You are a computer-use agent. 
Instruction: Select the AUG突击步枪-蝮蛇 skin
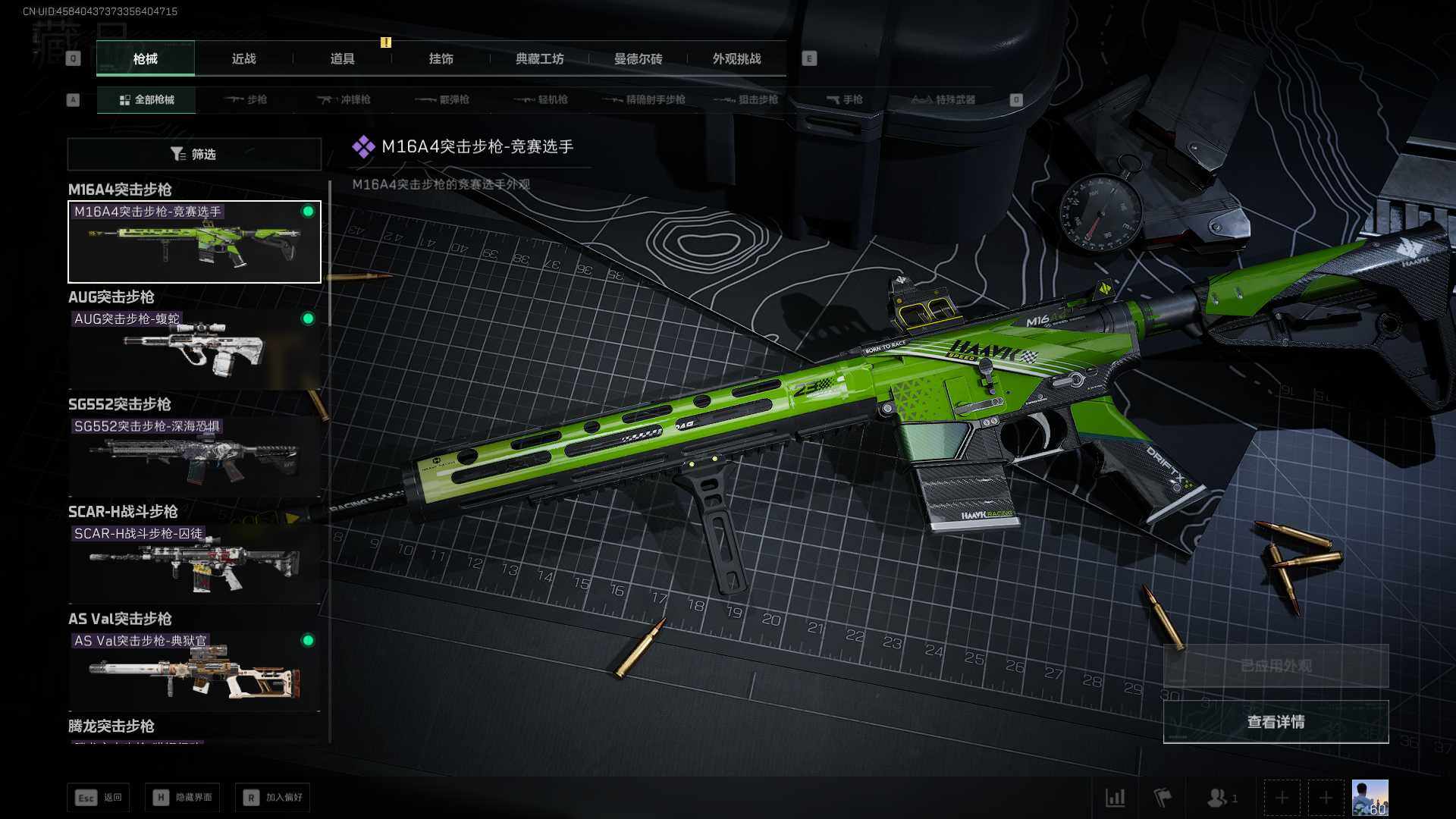click(194, 349)
